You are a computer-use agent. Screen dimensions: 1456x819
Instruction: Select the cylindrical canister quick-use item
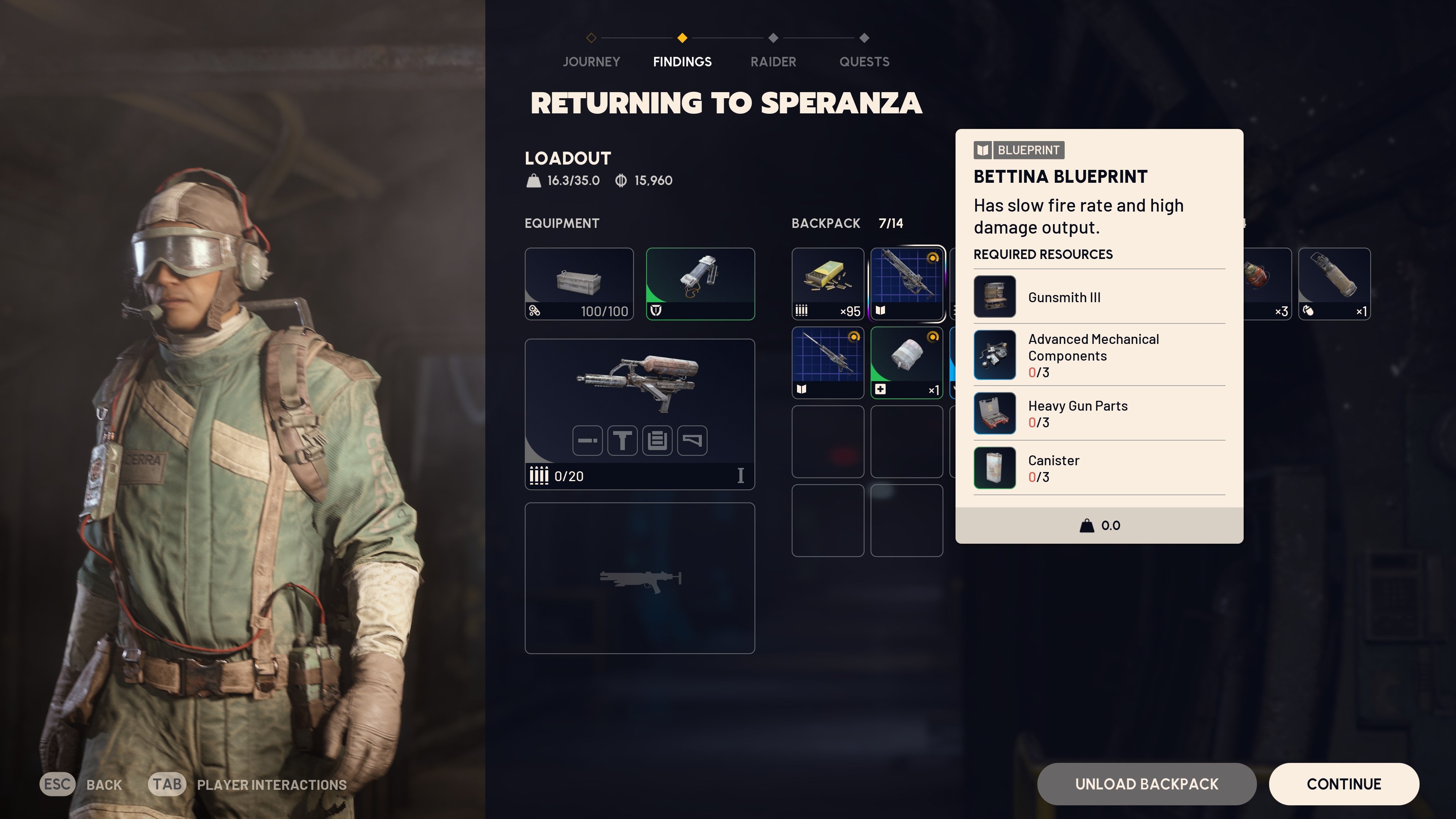click(1335, 283)
